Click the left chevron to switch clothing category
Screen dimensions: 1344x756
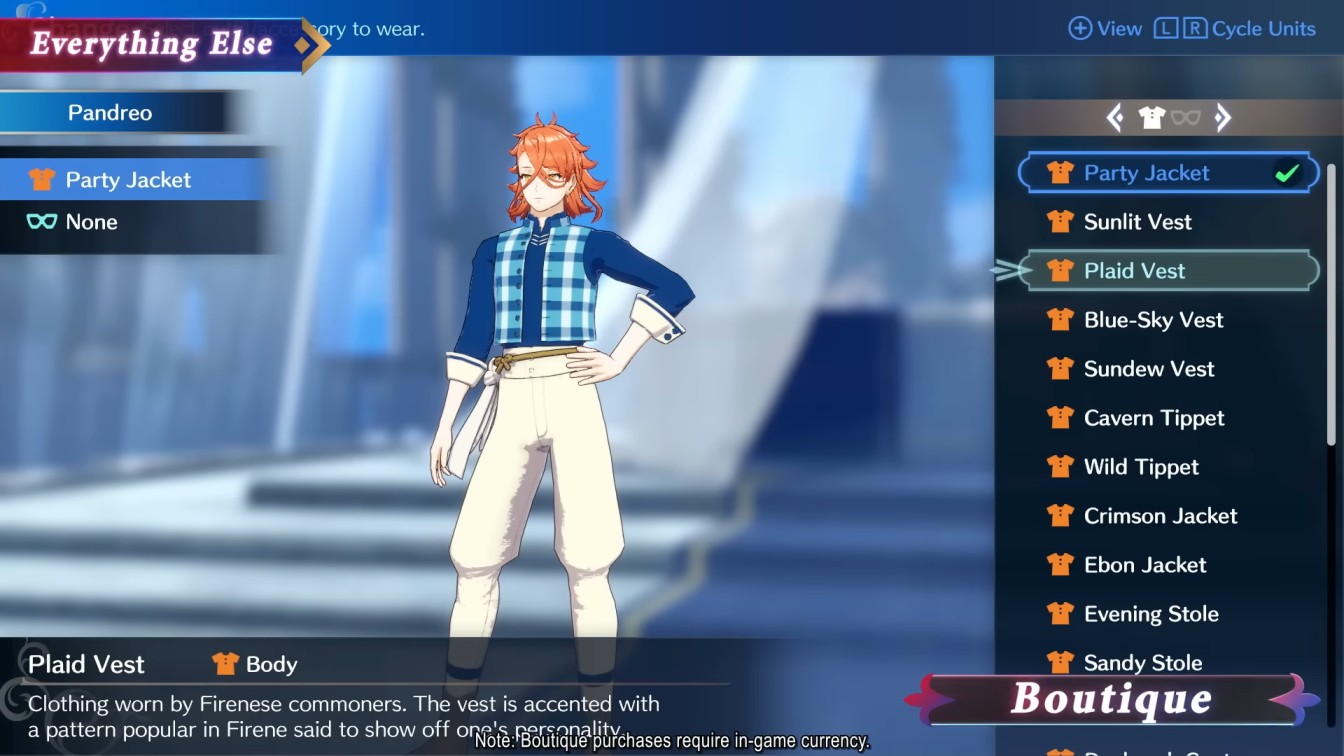1114,117
